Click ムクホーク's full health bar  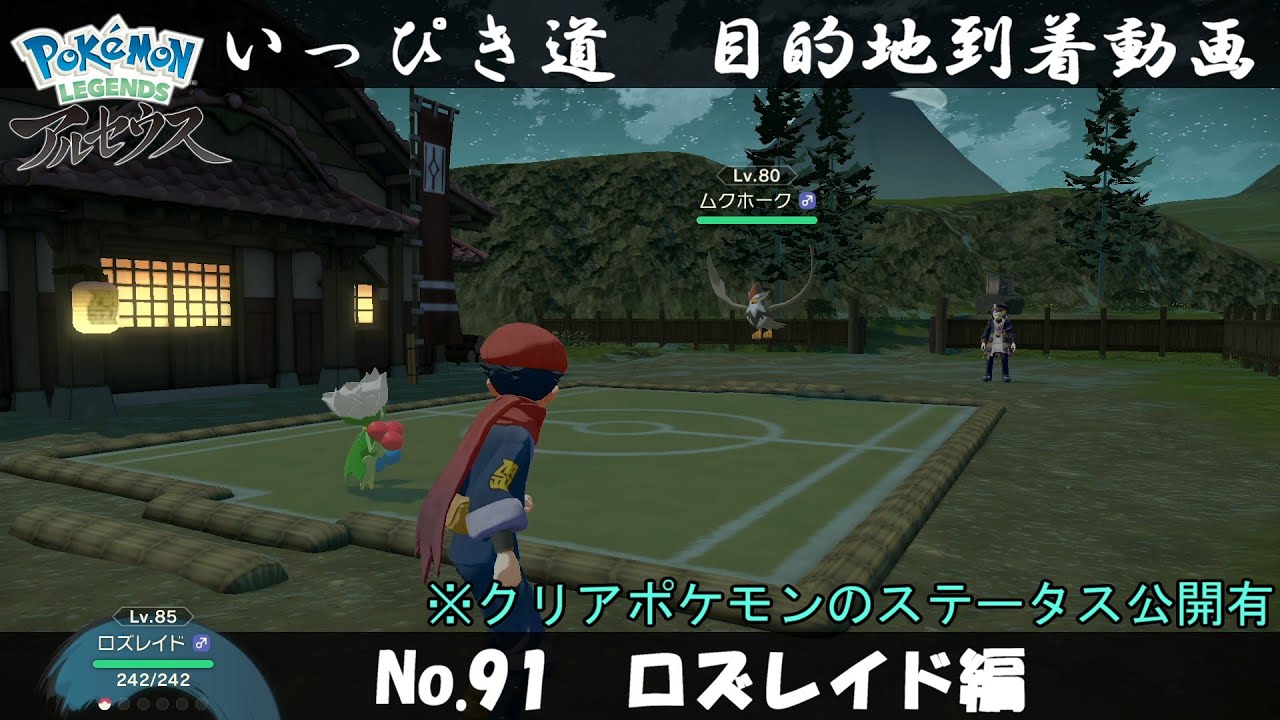[x=757, y=219]
